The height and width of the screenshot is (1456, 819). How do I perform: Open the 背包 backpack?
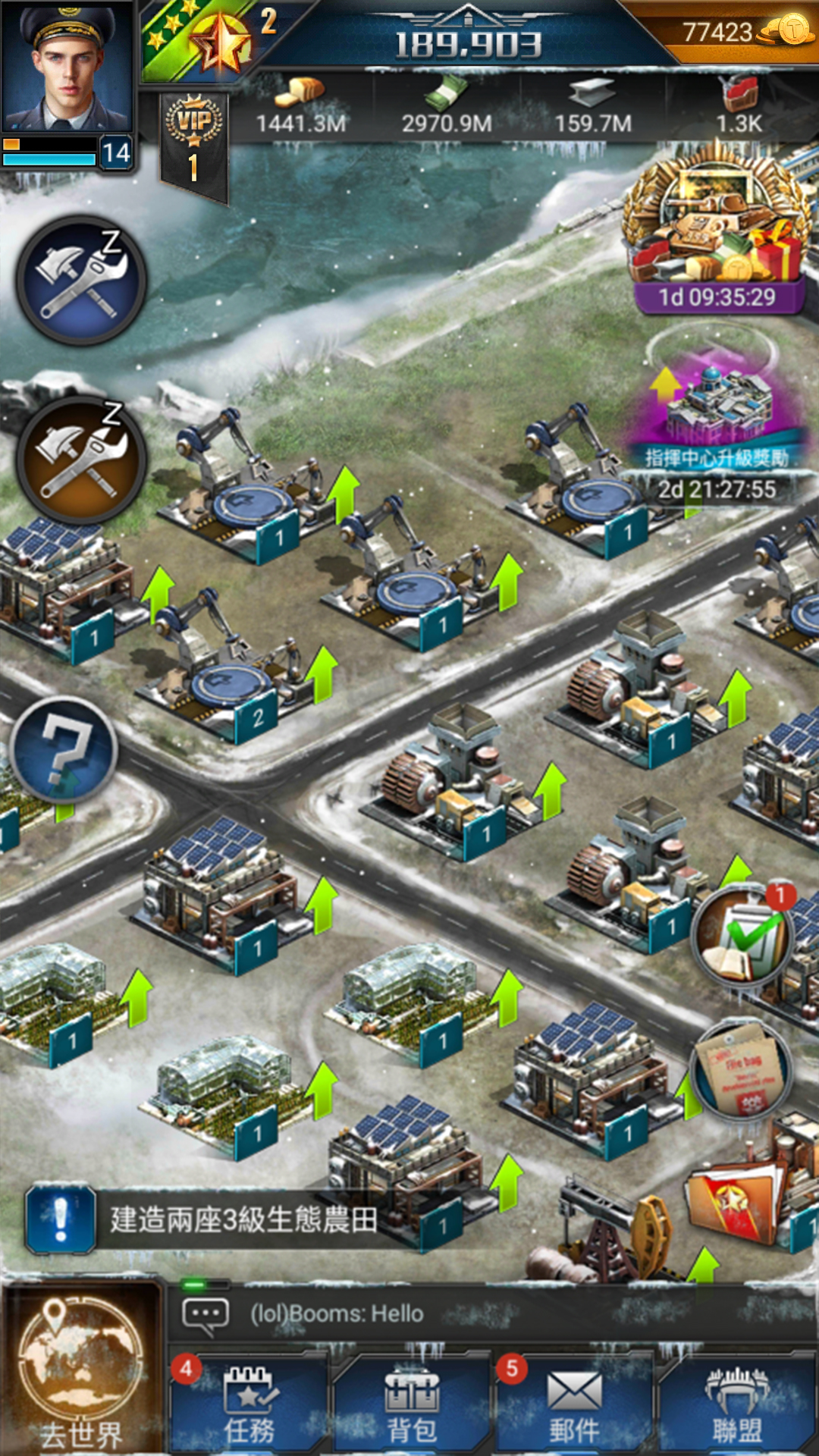412,1404
